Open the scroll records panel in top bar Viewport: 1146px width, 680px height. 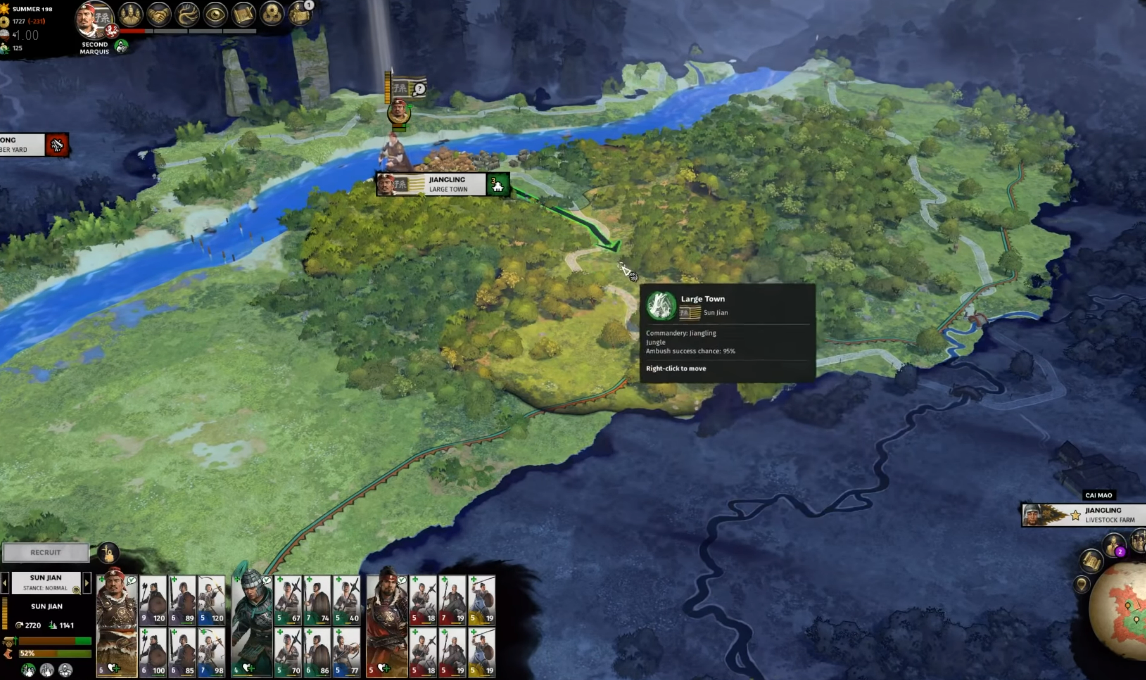point(244,14)
